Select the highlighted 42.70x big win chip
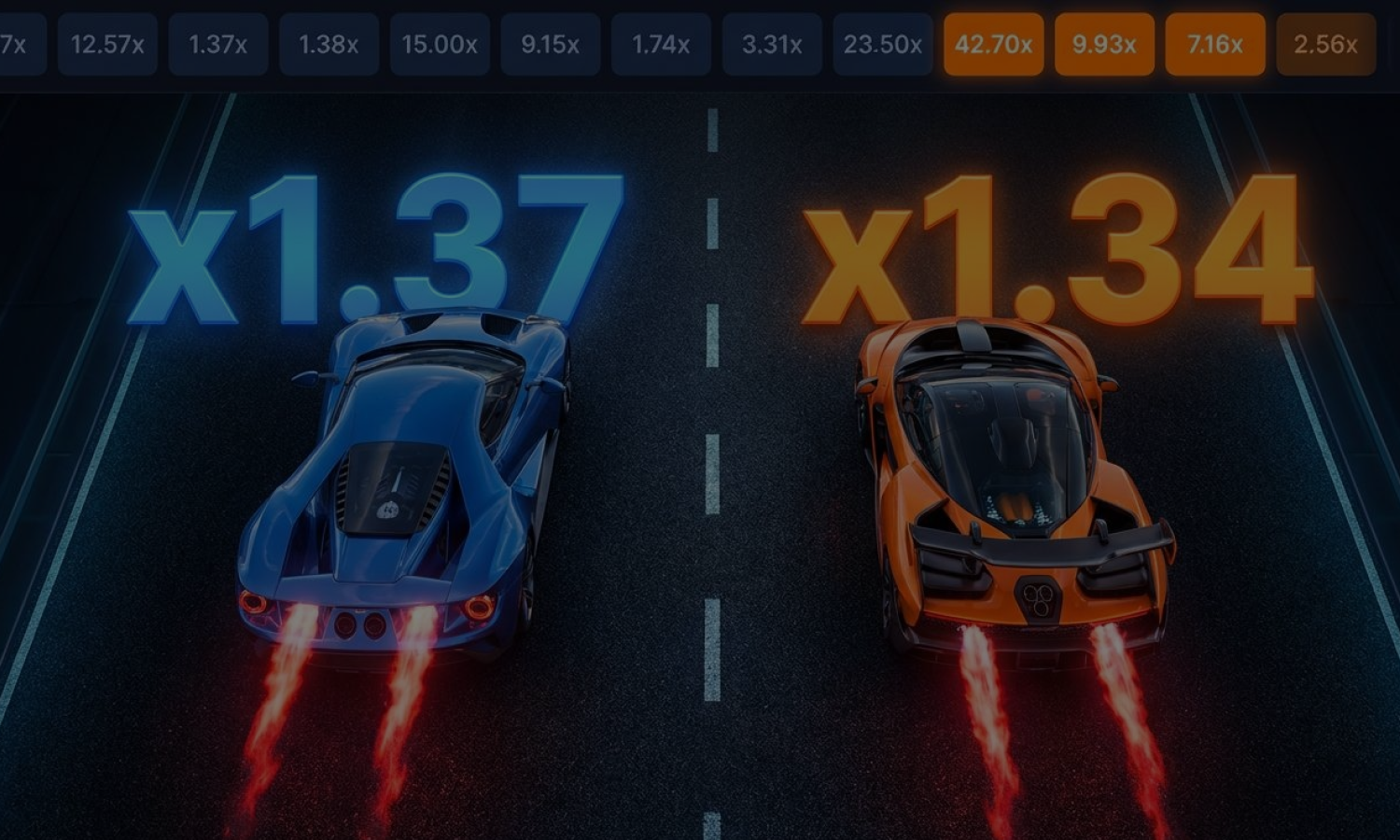This screenshot has height=840, width=1400. coord(993,43)
